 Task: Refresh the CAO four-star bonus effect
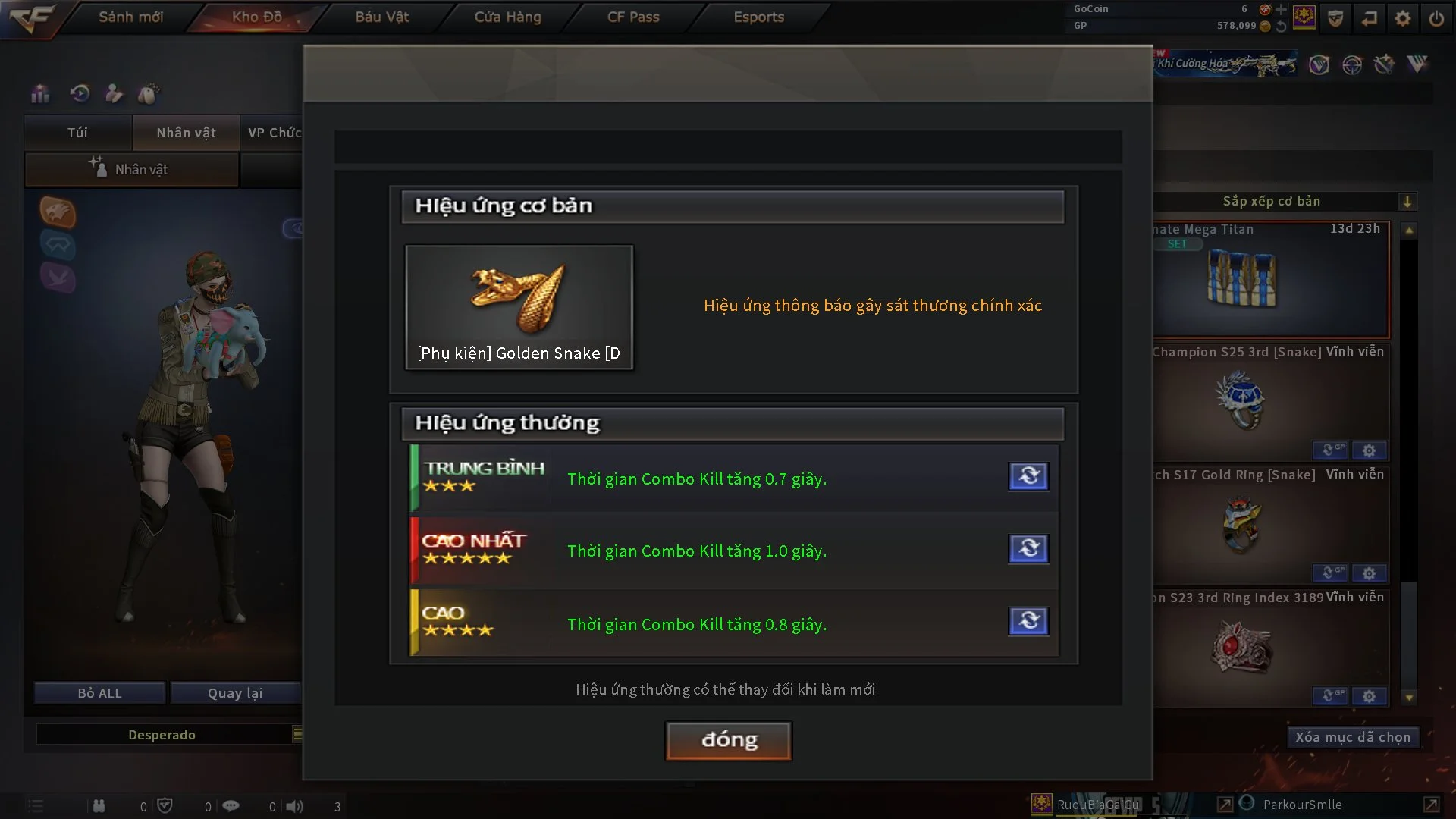(1028, 621)
